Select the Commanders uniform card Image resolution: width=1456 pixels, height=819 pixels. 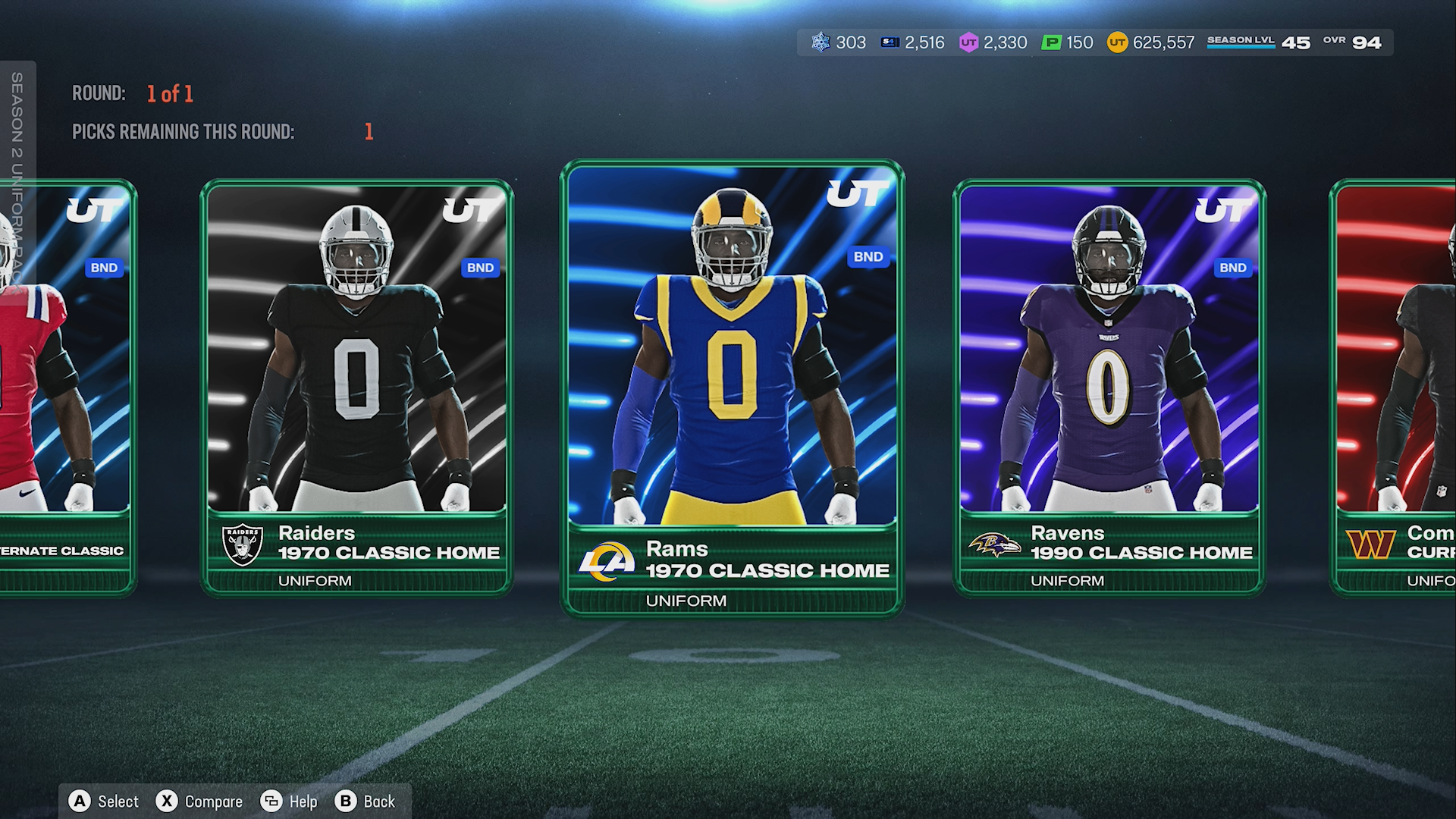point(1395,387)
